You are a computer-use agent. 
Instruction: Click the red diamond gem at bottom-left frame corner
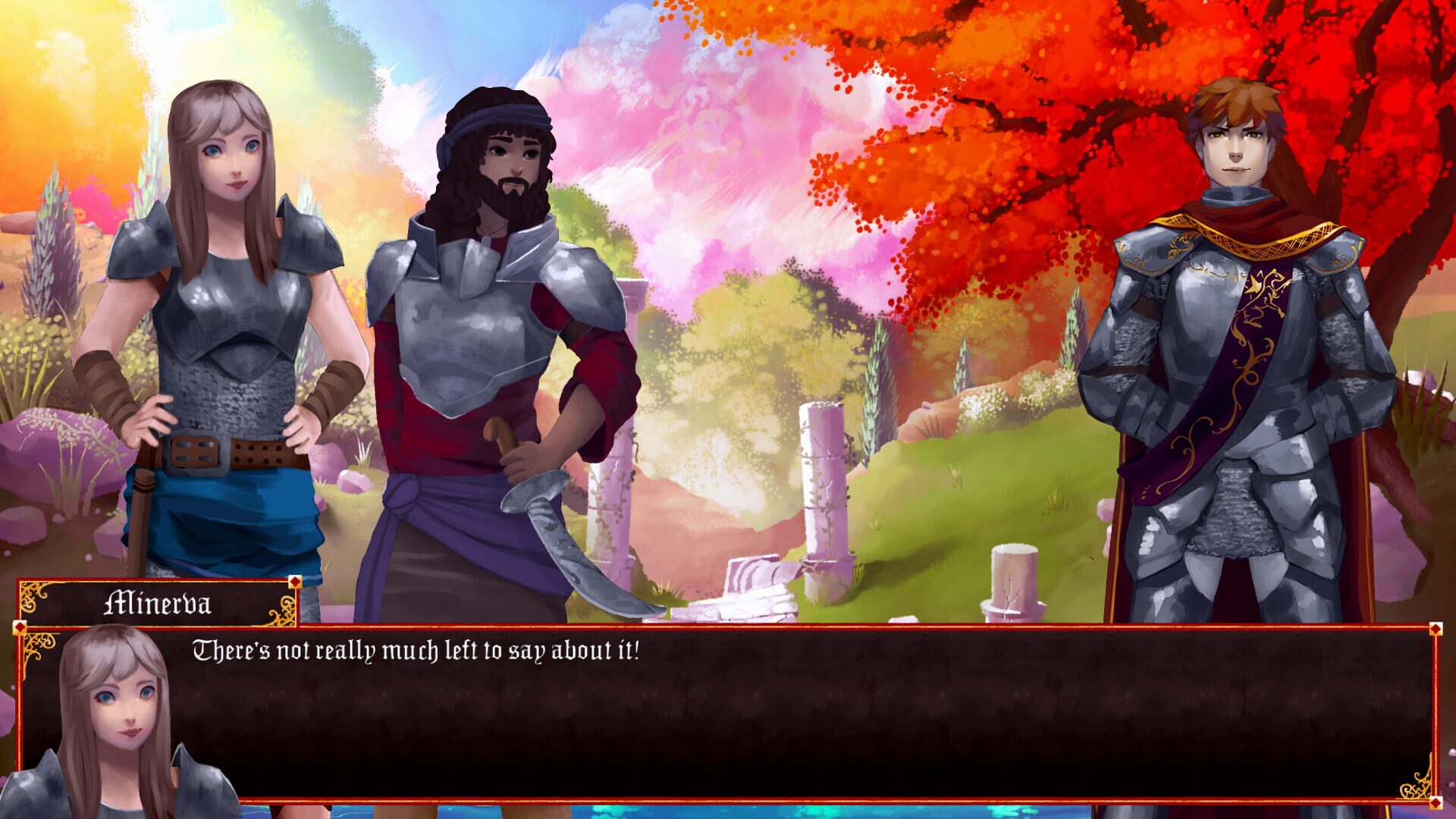(x=19, y=803)
